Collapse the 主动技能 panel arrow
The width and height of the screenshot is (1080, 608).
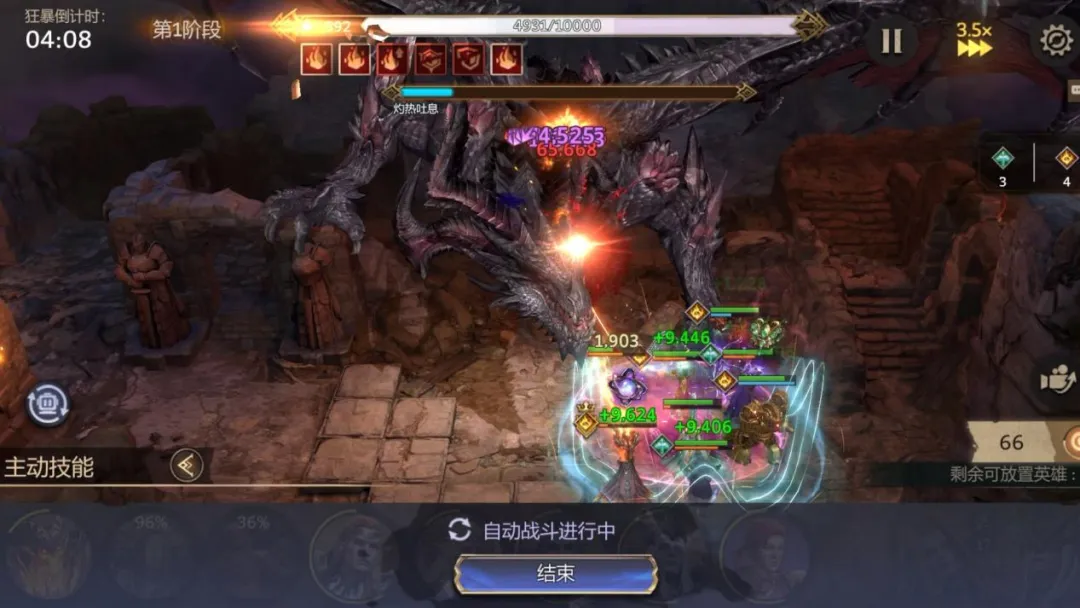pyautogui.click(x=186, y=465)
